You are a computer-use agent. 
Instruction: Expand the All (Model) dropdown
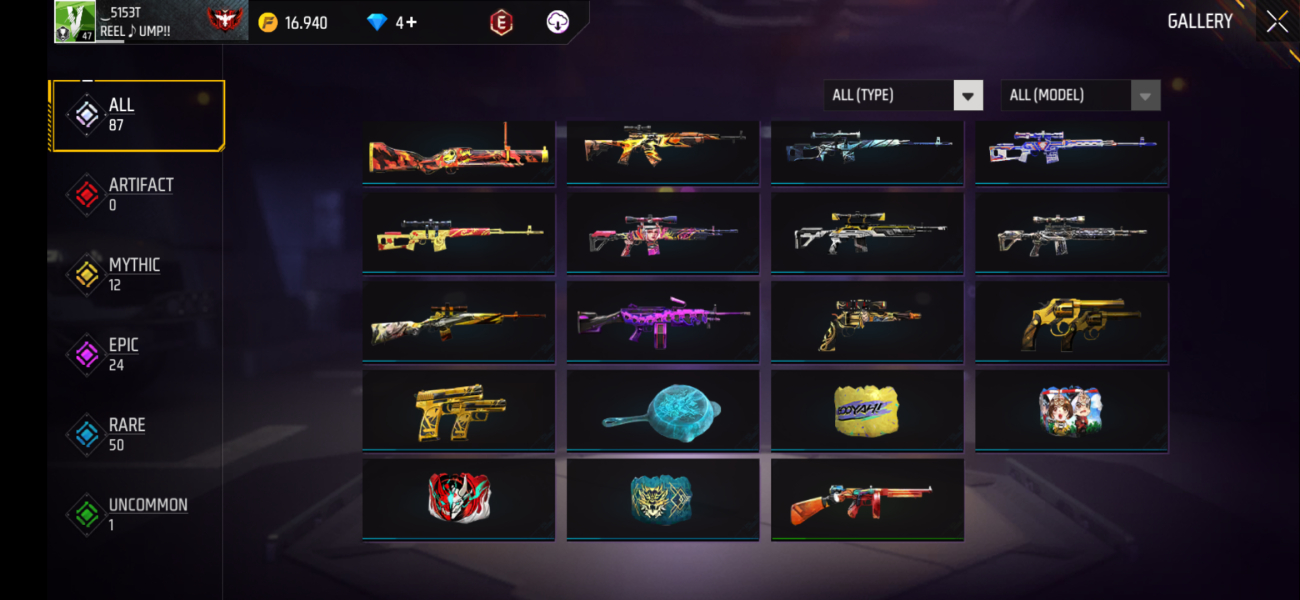tap(1080, 95)
